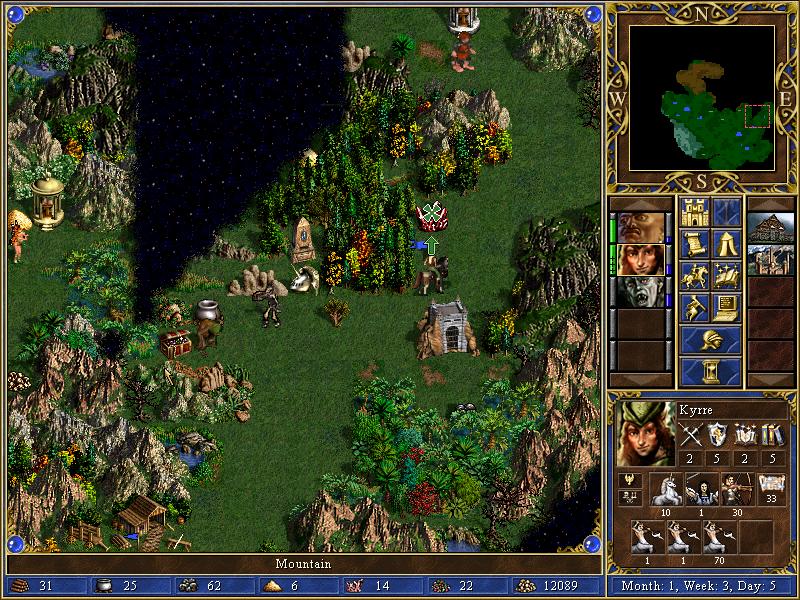Screen dimensions: 800x600
Task: Open the quest log scroll button
Action: click(x=694, y=243)
